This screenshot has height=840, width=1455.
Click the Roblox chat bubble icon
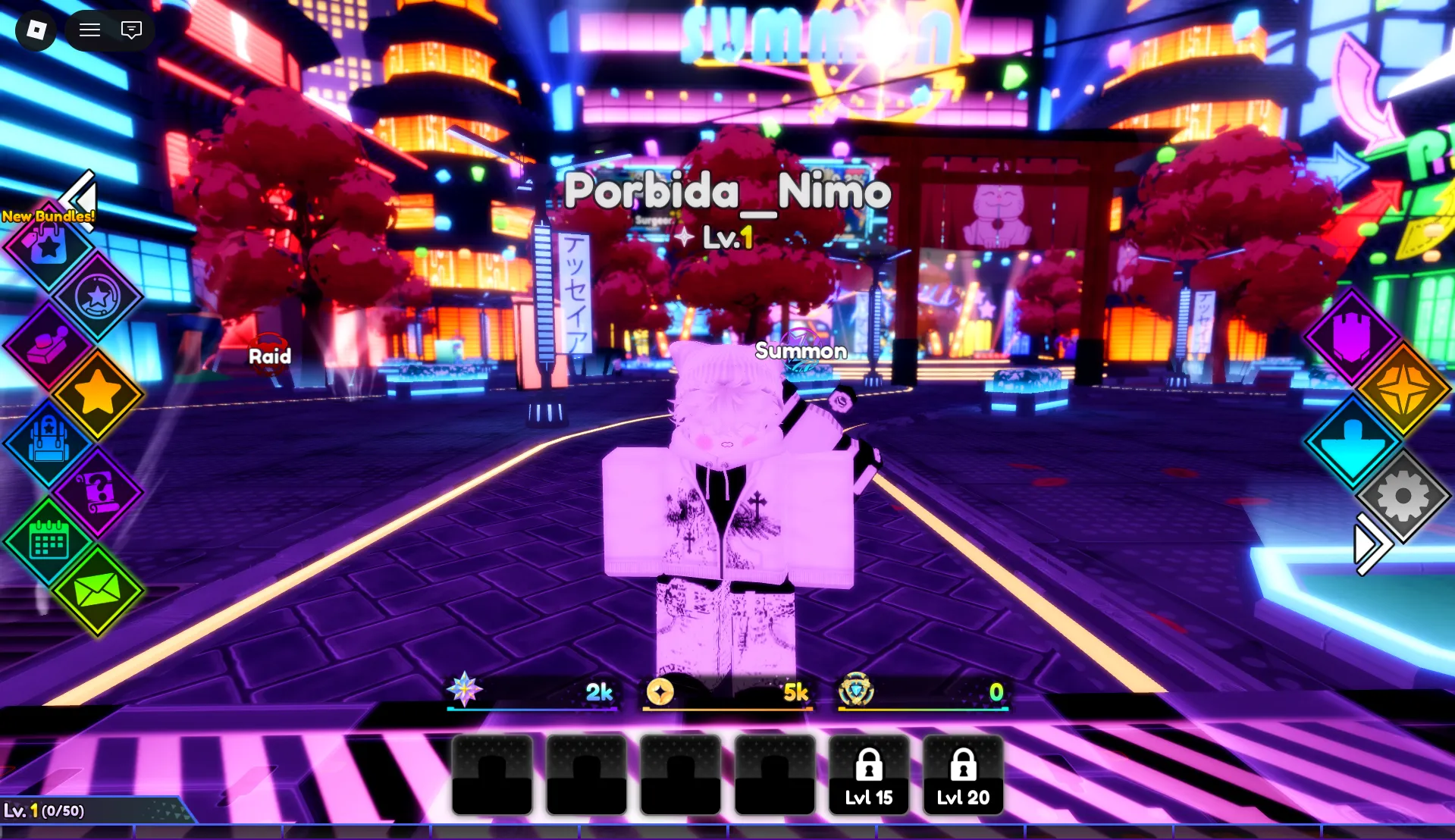tap(131, 30)
